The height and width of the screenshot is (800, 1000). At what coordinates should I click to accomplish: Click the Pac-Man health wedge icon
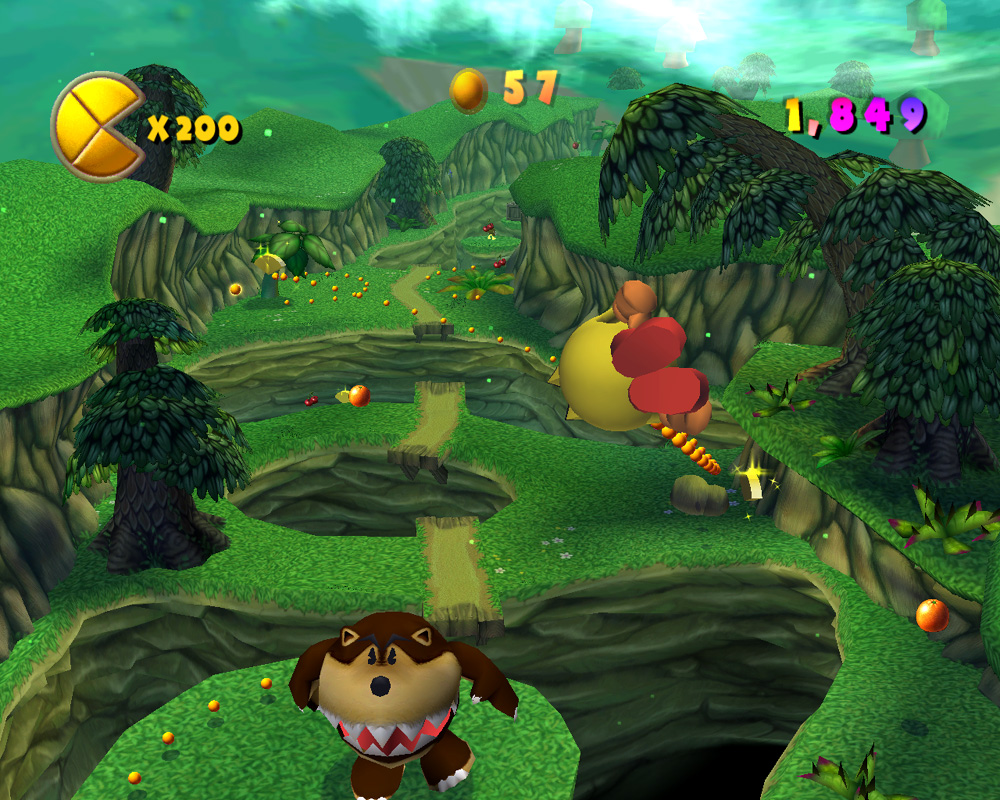click(97, 126)
